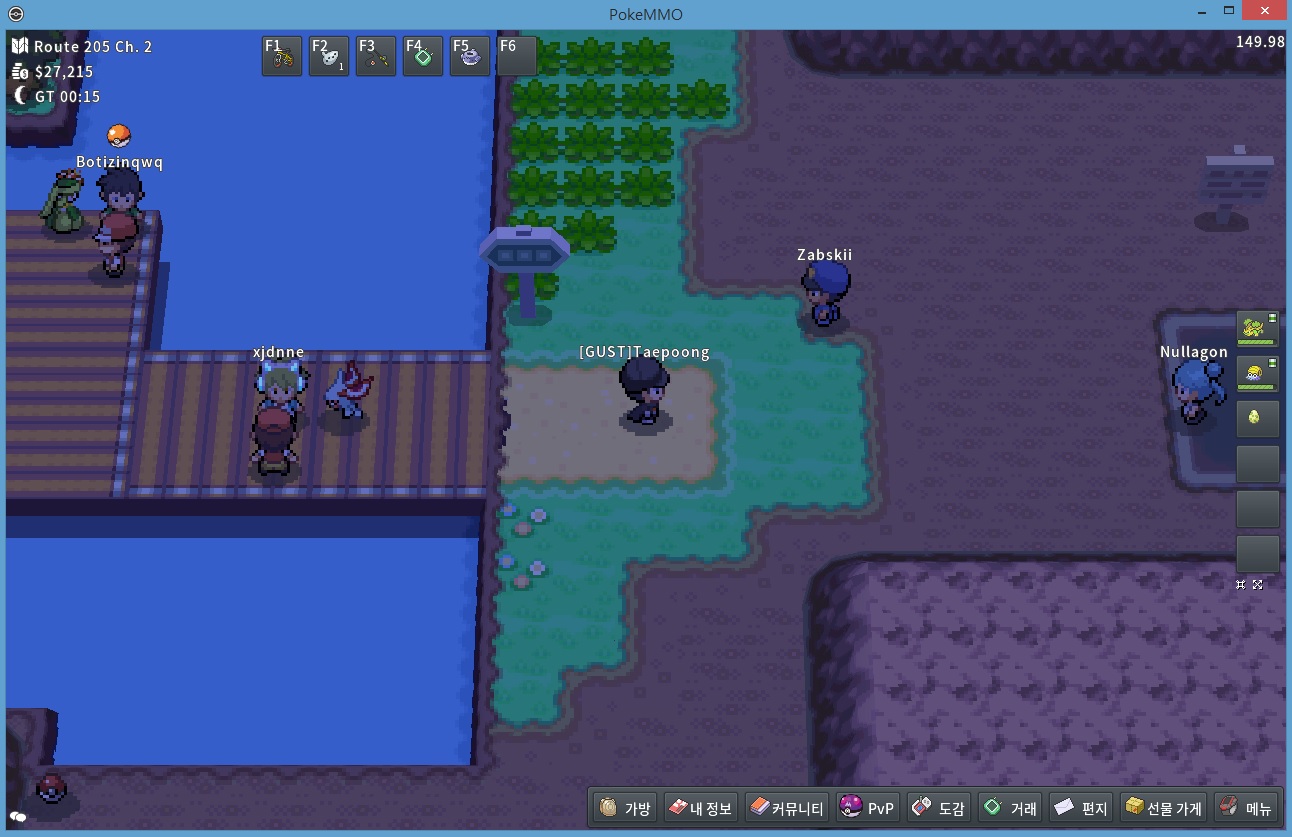The height and width of the screenshot is (837, 1292).
Task: Open the 거래 trade window
Action: (x=1010, y=807)
